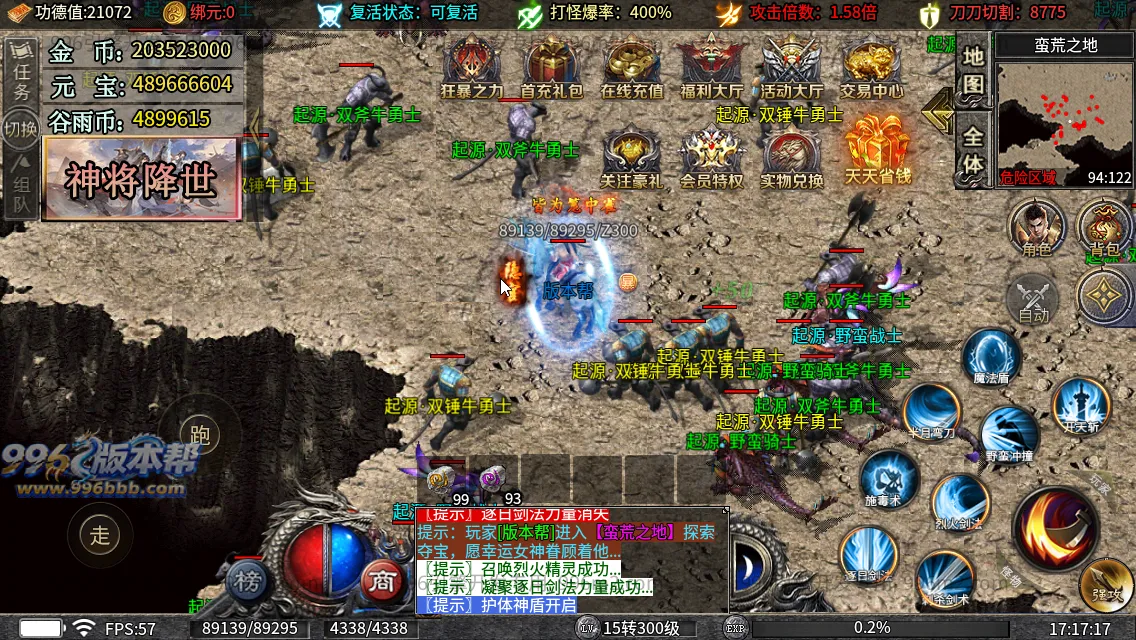The height and width of the screenshot is (640, 1136).
Task: Click the 蛮荒之地 minimap
Action: [x=1064, y=120]
